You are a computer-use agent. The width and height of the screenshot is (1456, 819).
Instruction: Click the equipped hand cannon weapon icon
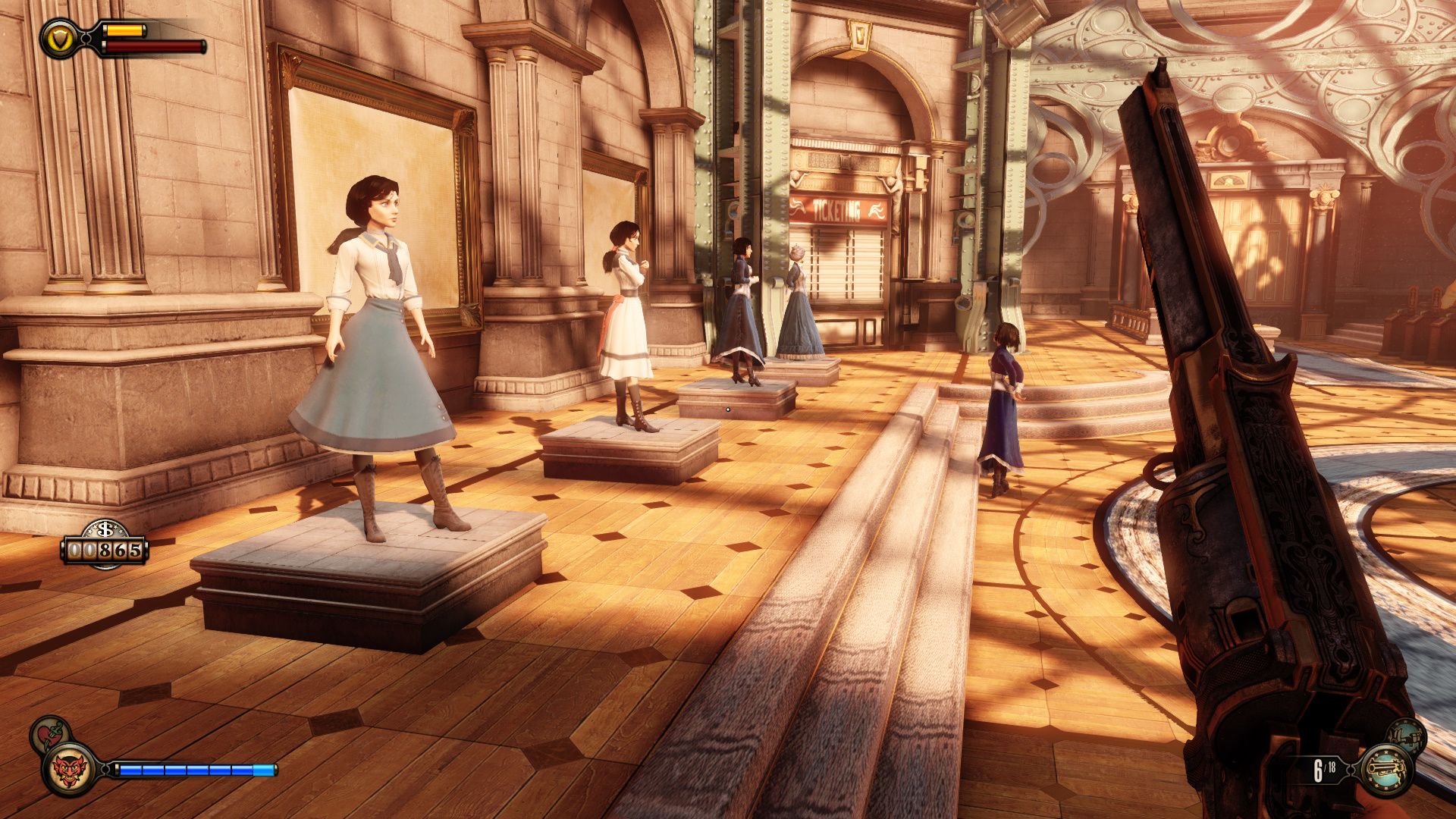pos(1386,770)
